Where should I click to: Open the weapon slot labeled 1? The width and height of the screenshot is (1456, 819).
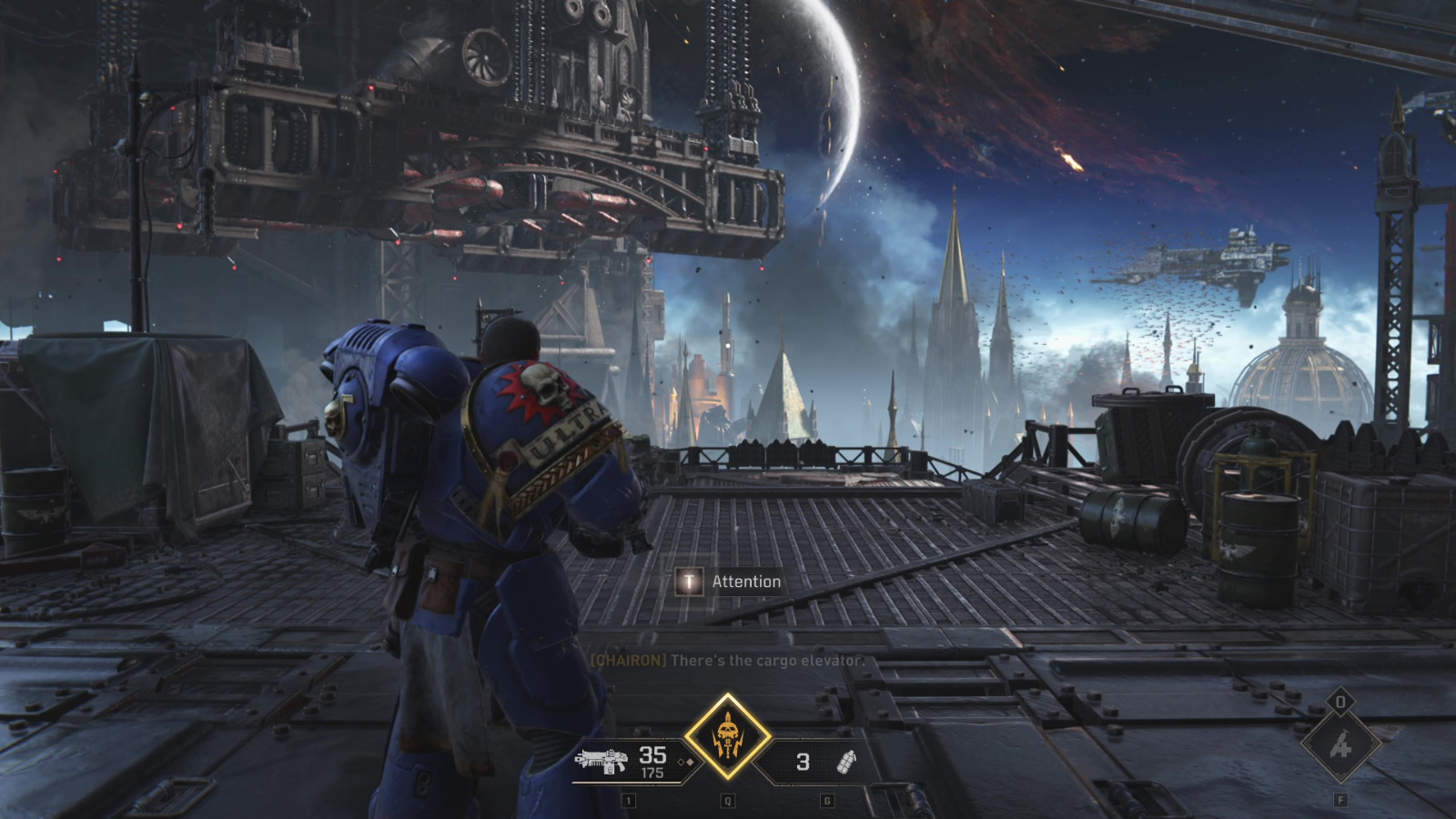(629, 801)
